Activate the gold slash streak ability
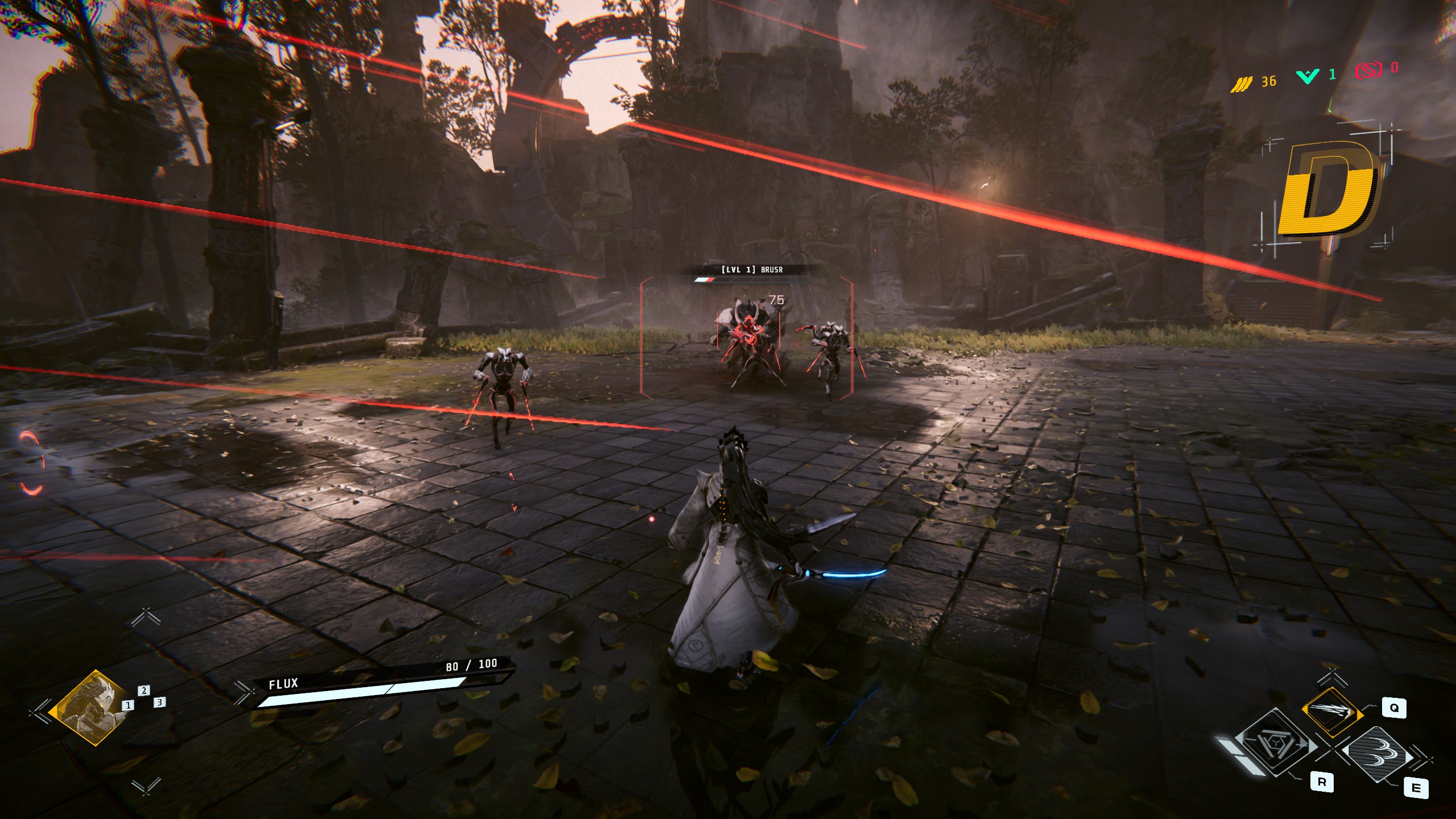Viewport: 1456px width, 819px height. [x=1332, y=712]
